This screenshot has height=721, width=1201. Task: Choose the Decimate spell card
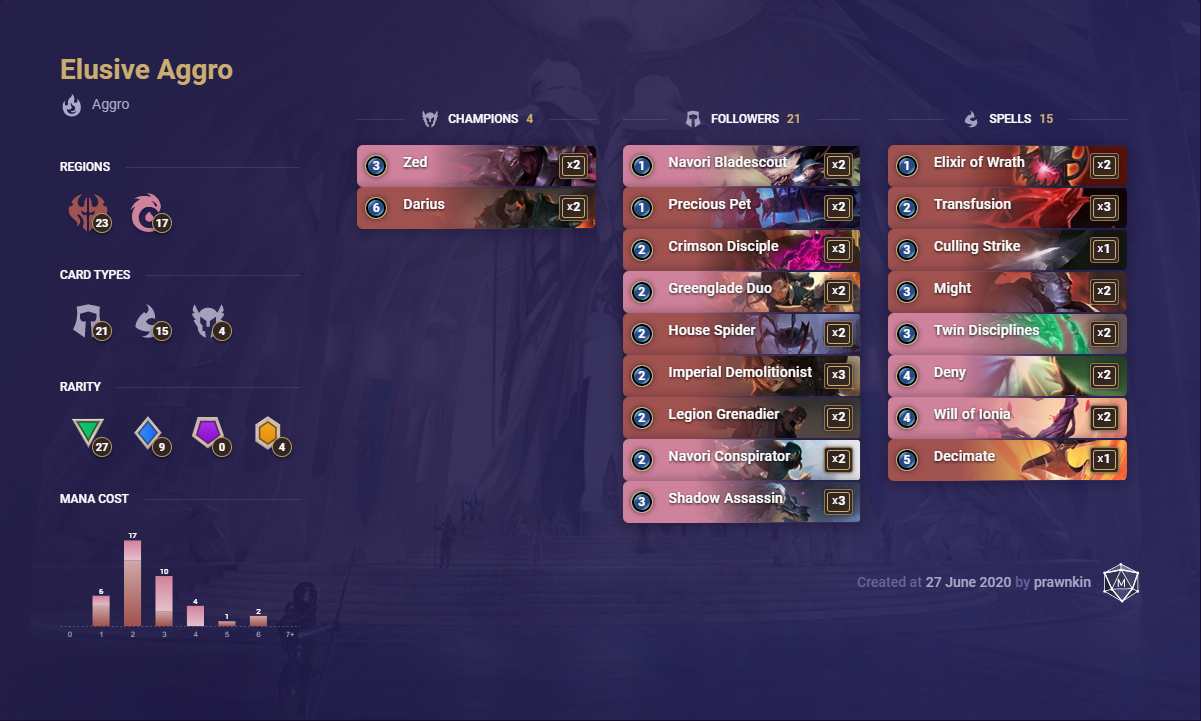(x=1007, y=460)
